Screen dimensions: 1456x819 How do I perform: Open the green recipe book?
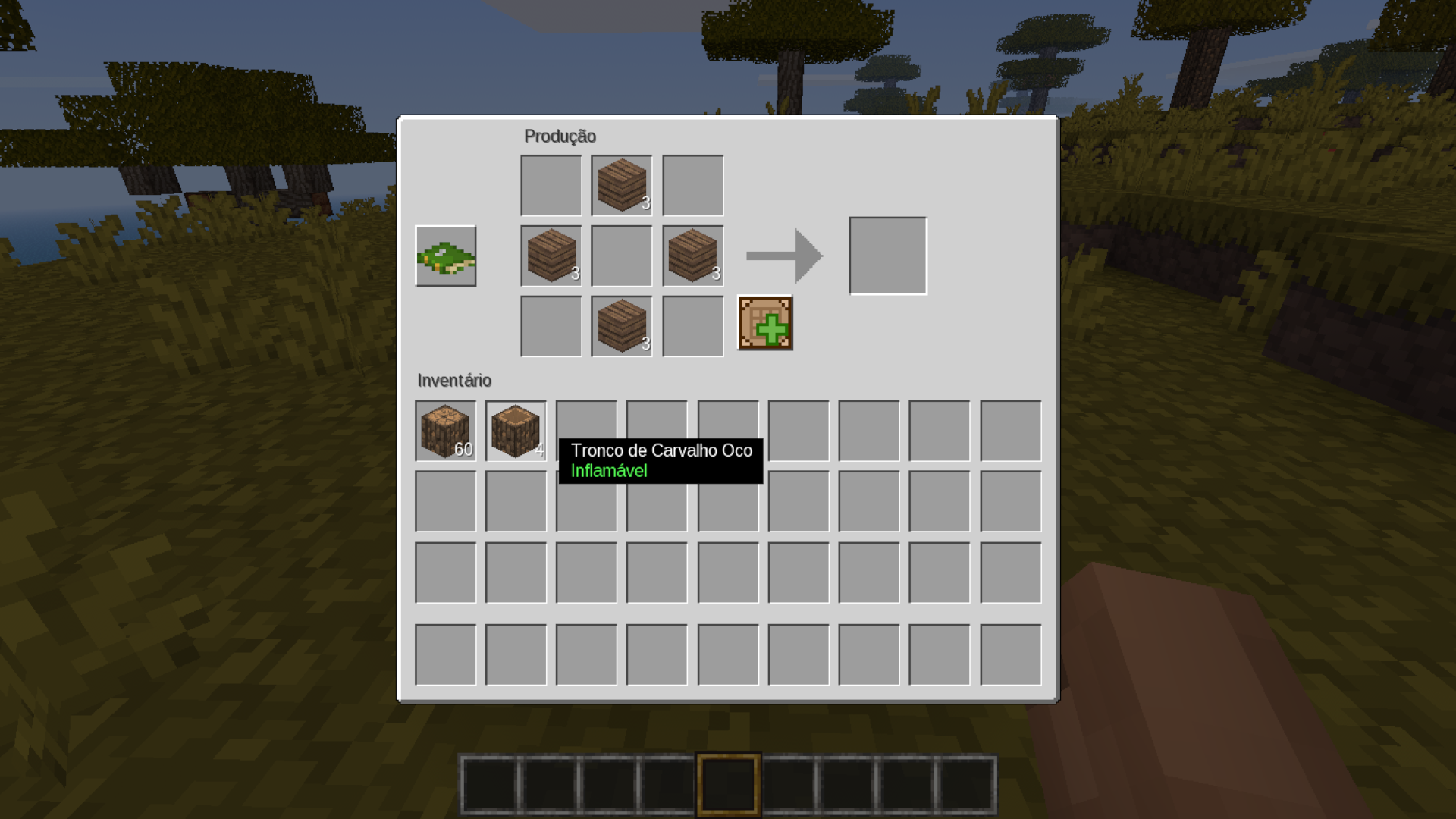445,256
